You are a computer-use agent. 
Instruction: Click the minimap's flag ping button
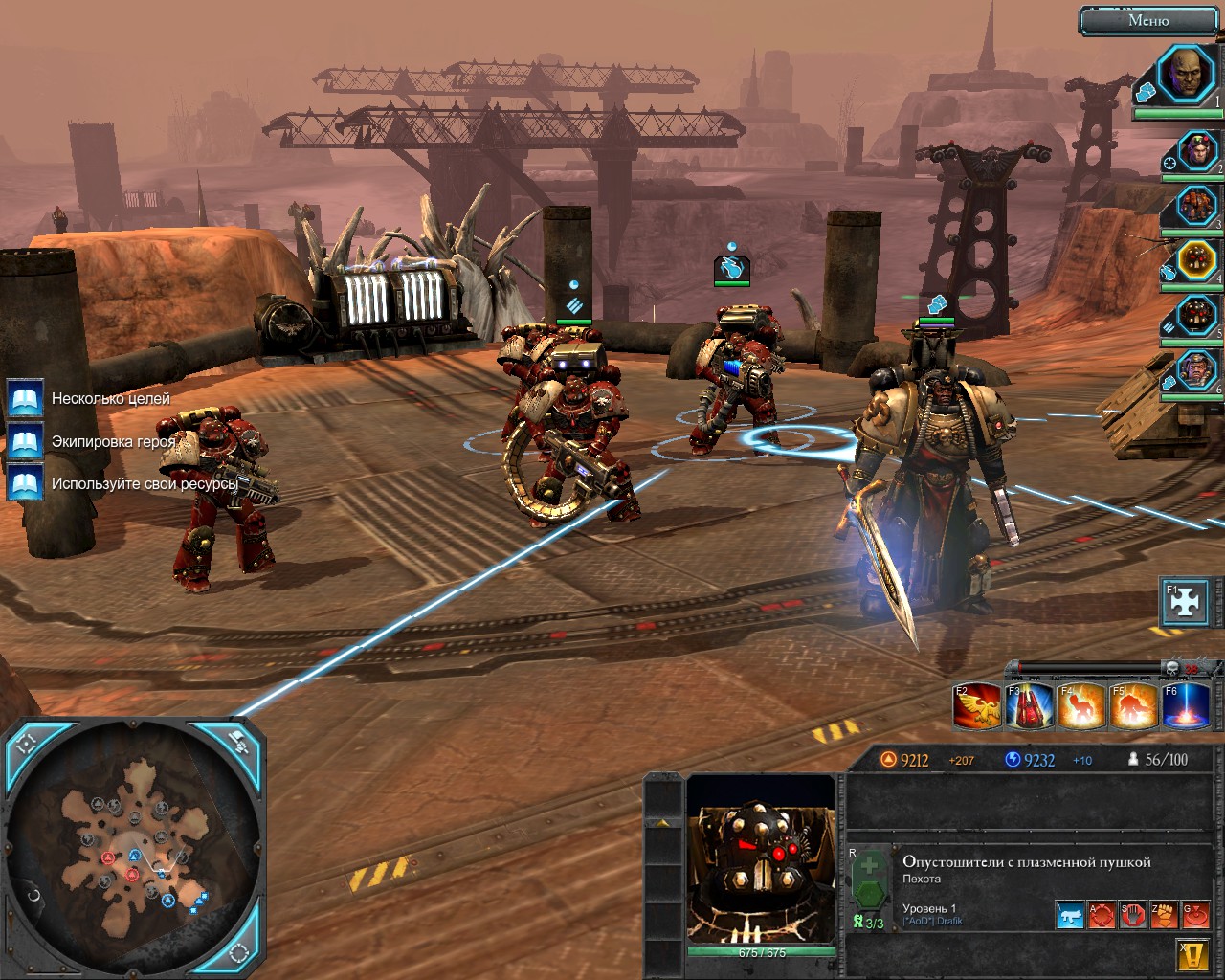[237, 742]
